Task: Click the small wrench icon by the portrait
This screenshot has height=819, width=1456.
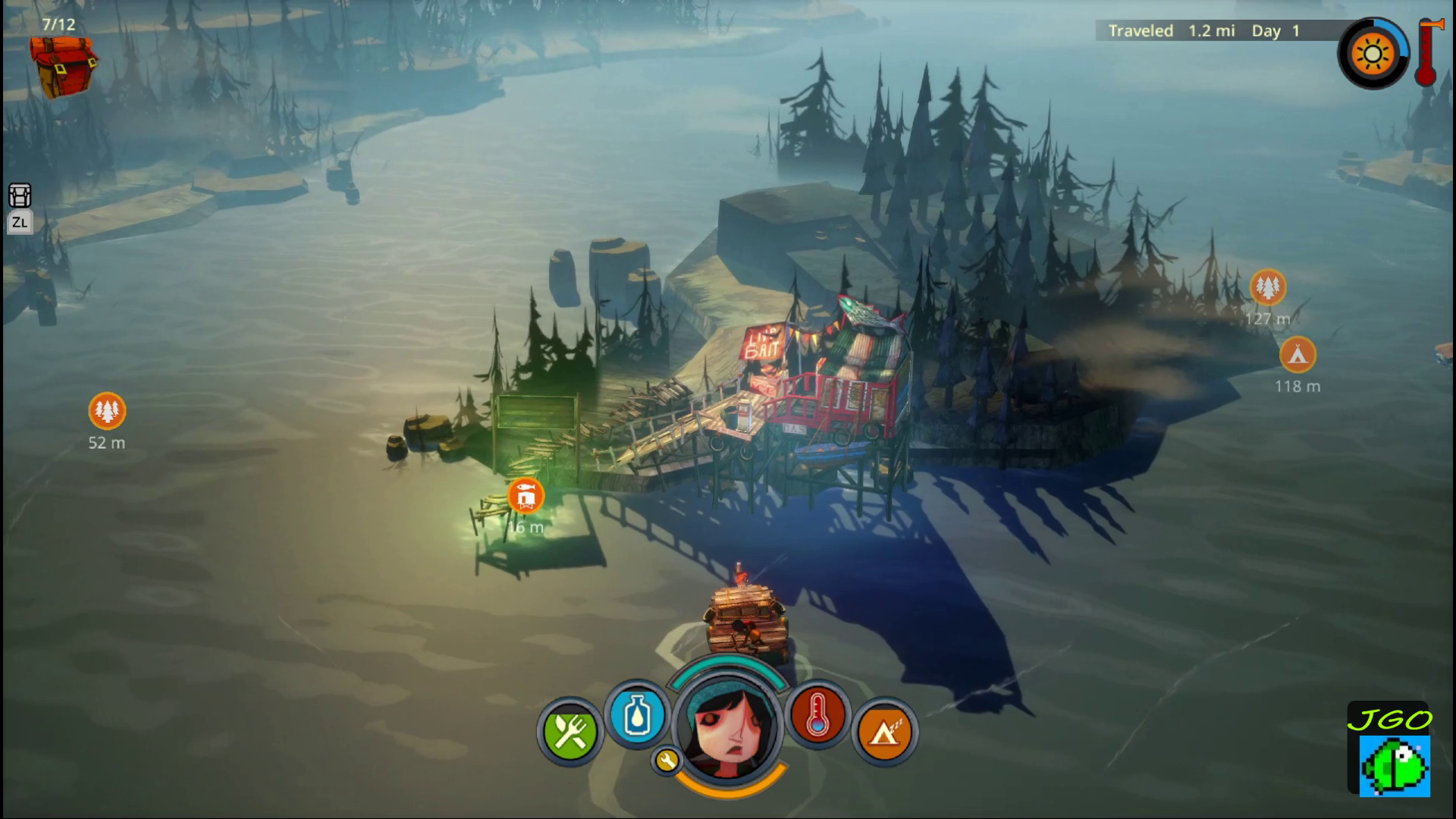Action: click(x=667, y=760)
